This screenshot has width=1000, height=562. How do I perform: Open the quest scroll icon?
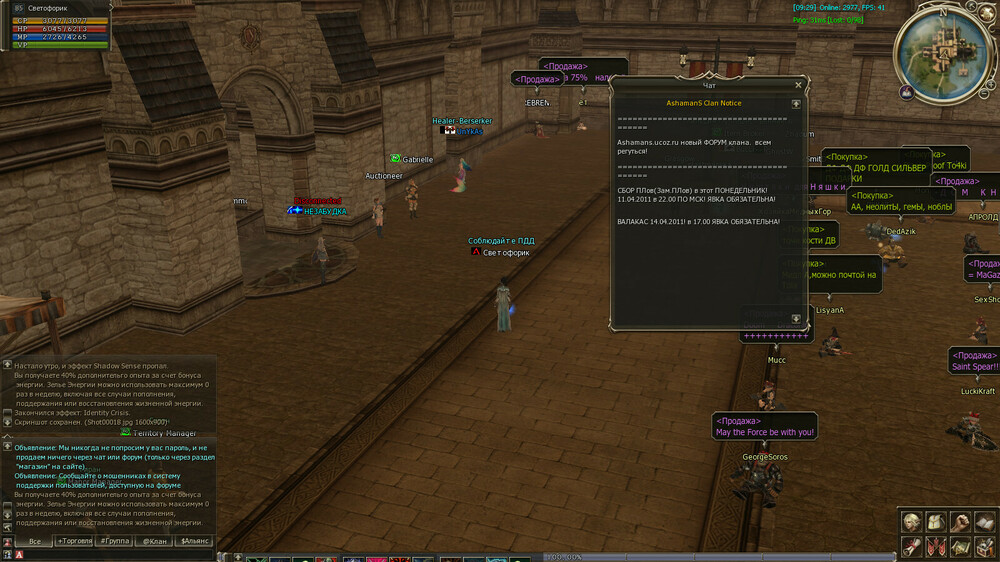tap(911, 546)
